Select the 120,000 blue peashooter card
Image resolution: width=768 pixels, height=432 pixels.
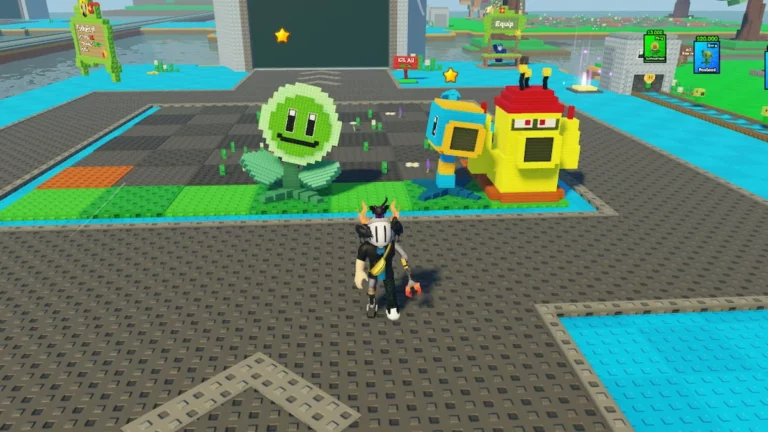coord(706,54)
